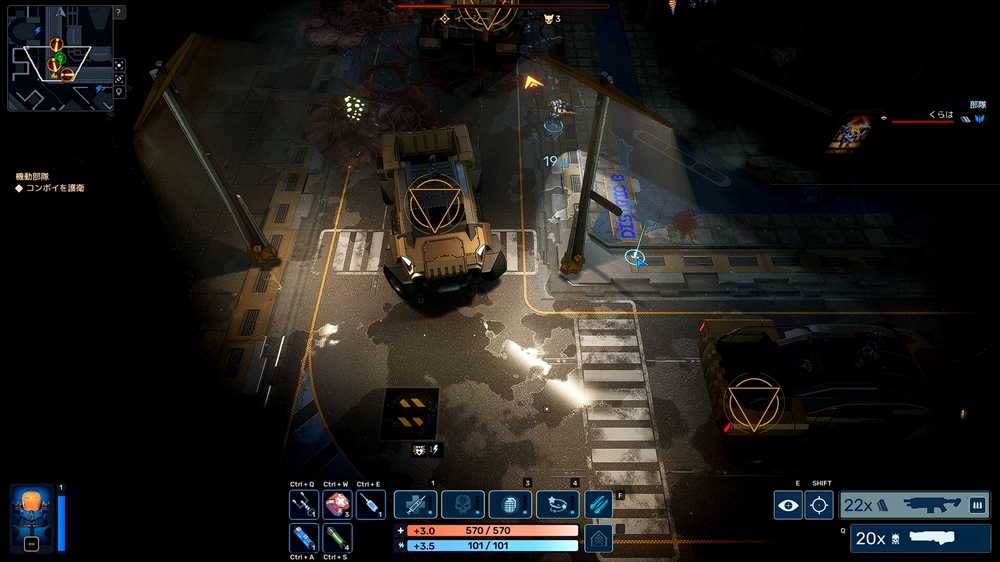Click the minimap location pin button

click(x=119, y=92)
